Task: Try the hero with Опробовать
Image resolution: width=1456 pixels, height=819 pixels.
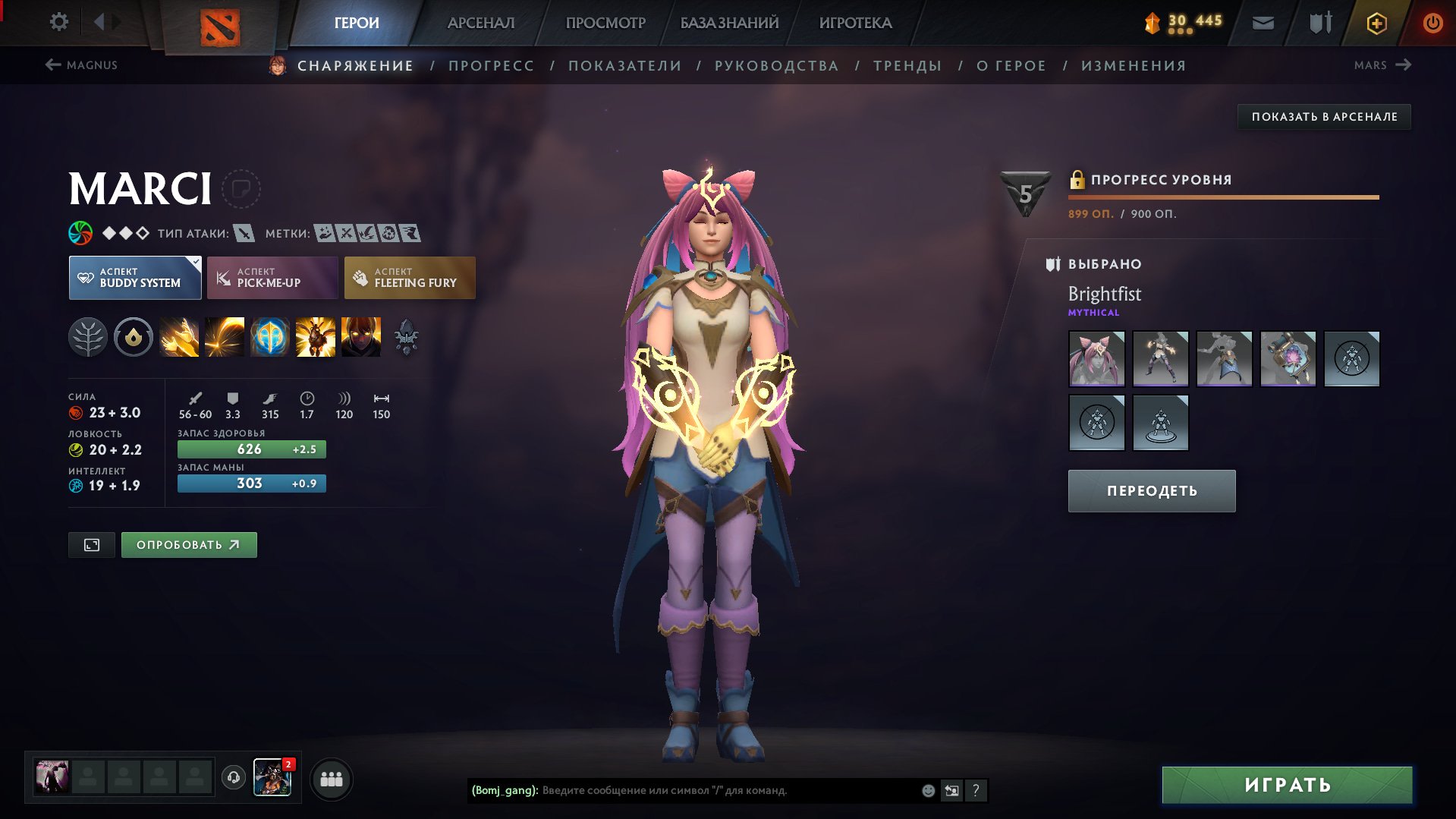Action: (189, 545)
